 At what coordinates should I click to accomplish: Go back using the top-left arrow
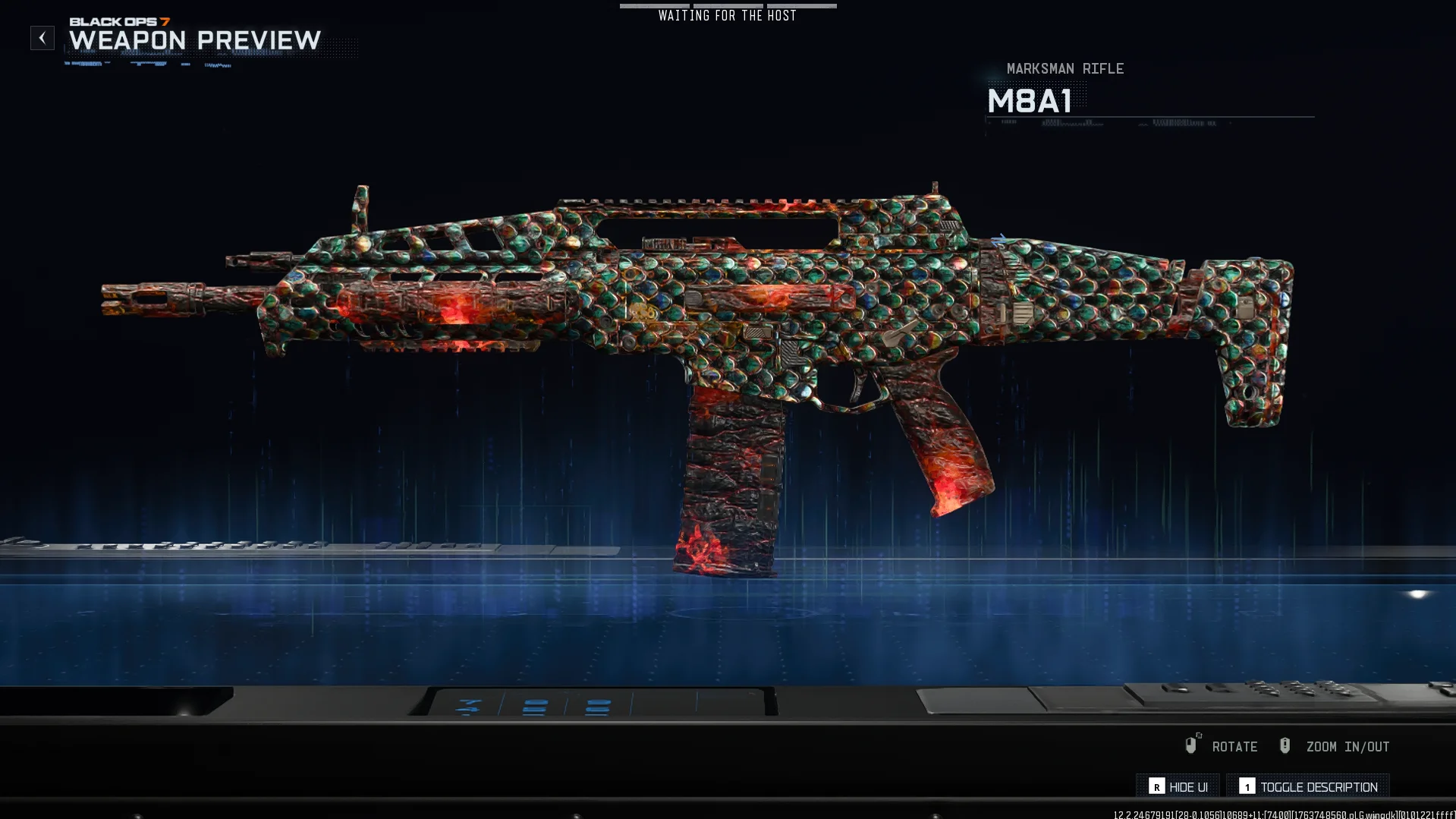42,38
